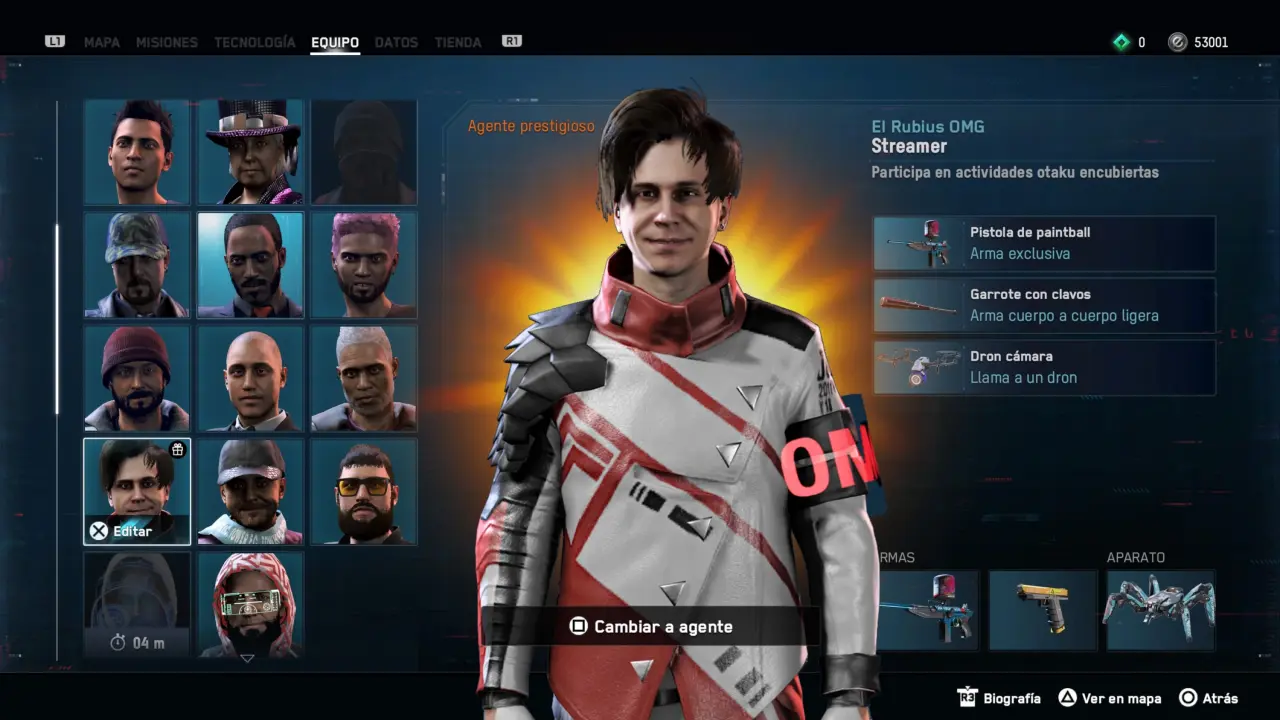
Task: Show the Dron cámara ability
Action: tap(1044, 367)
